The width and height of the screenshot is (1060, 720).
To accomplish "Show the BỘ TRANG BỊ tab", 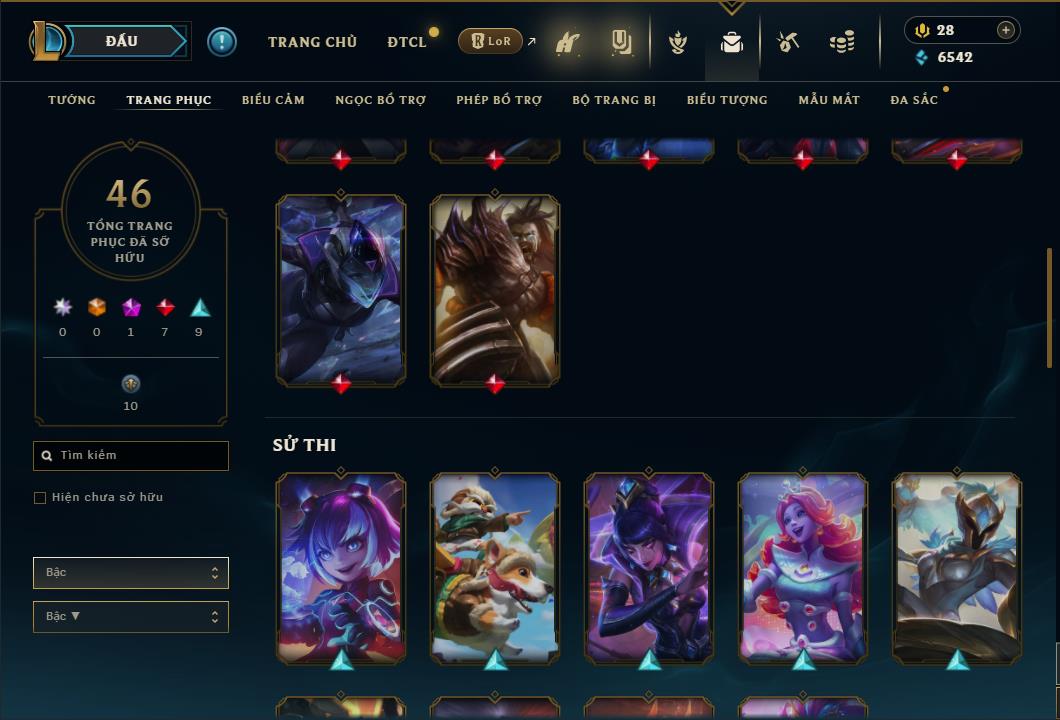I will (x=614, y=100).
